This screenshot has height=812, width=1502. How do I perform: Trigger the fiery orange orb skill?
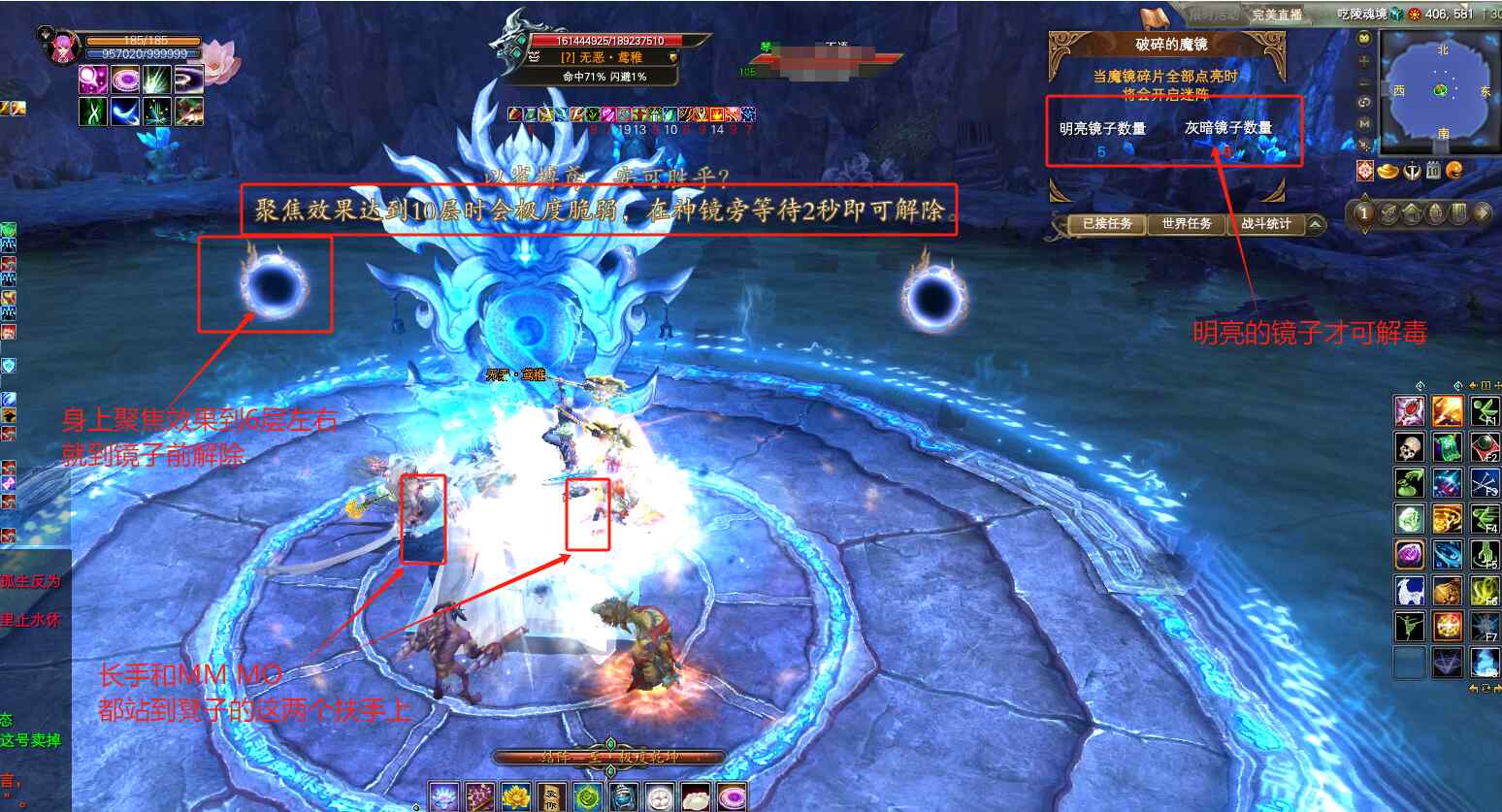(1447, 626)
